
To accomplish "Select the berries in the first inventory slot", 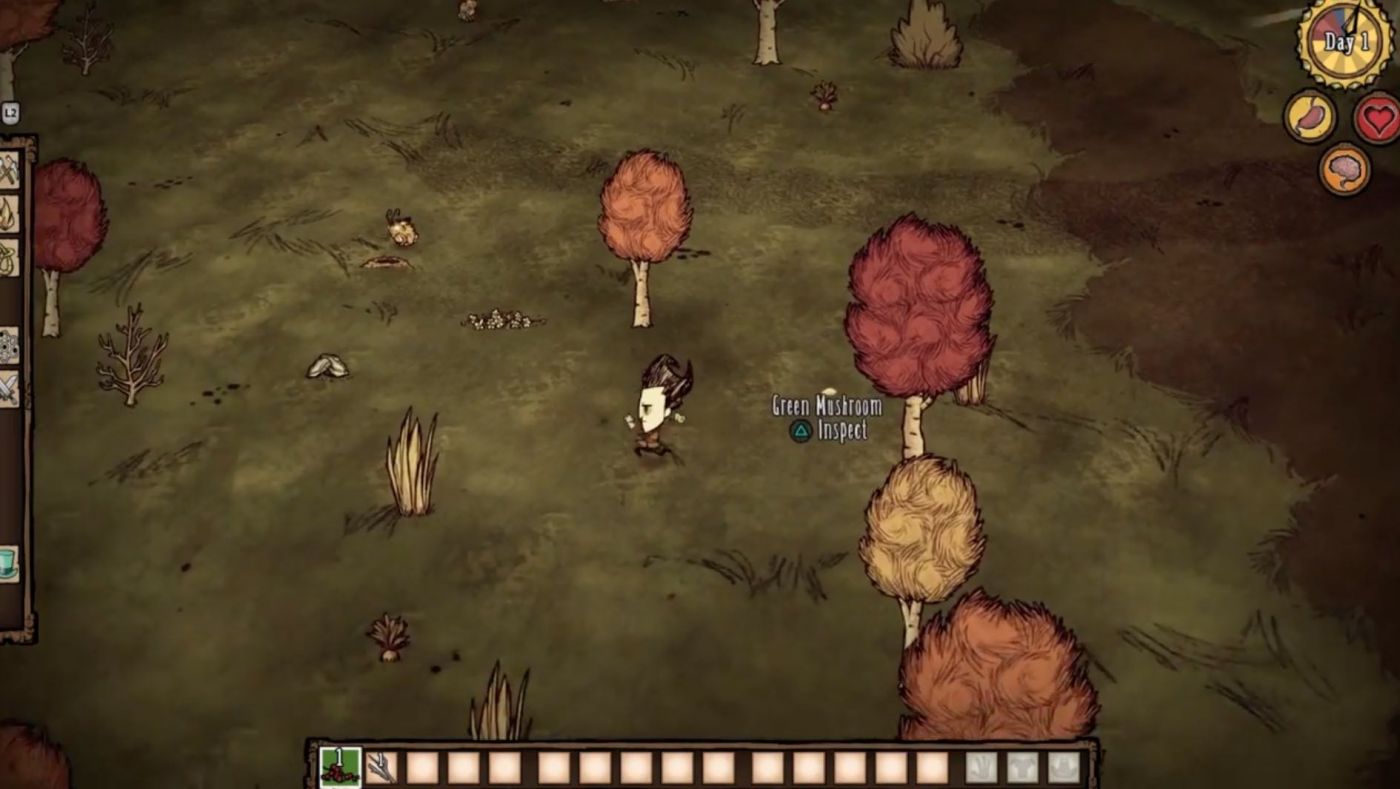I will point(340,767).
